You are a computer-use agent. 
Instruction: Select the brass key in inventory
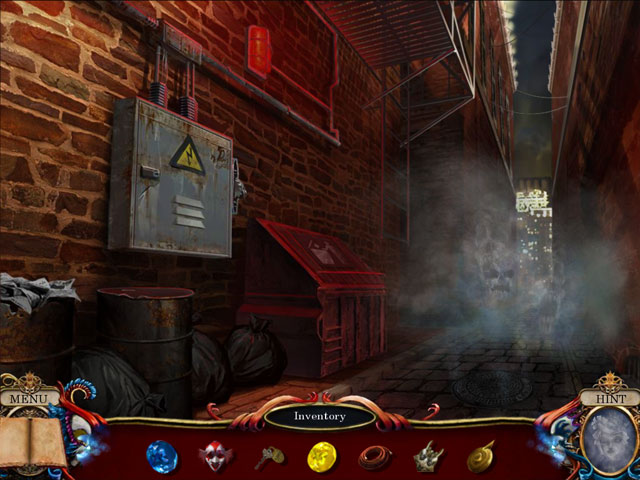point(268,457)
